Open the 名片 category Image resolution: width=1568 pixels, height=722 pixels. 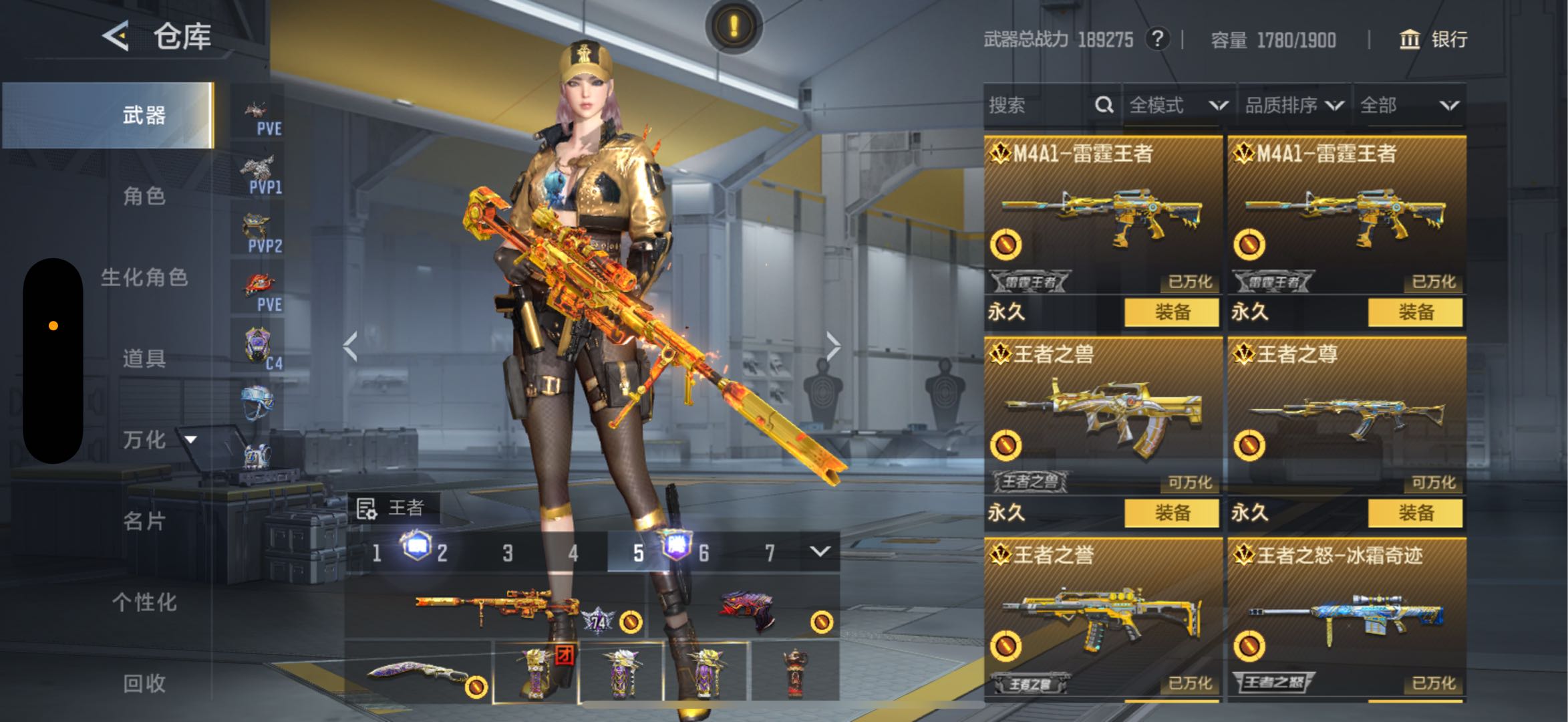click(144, 521)
